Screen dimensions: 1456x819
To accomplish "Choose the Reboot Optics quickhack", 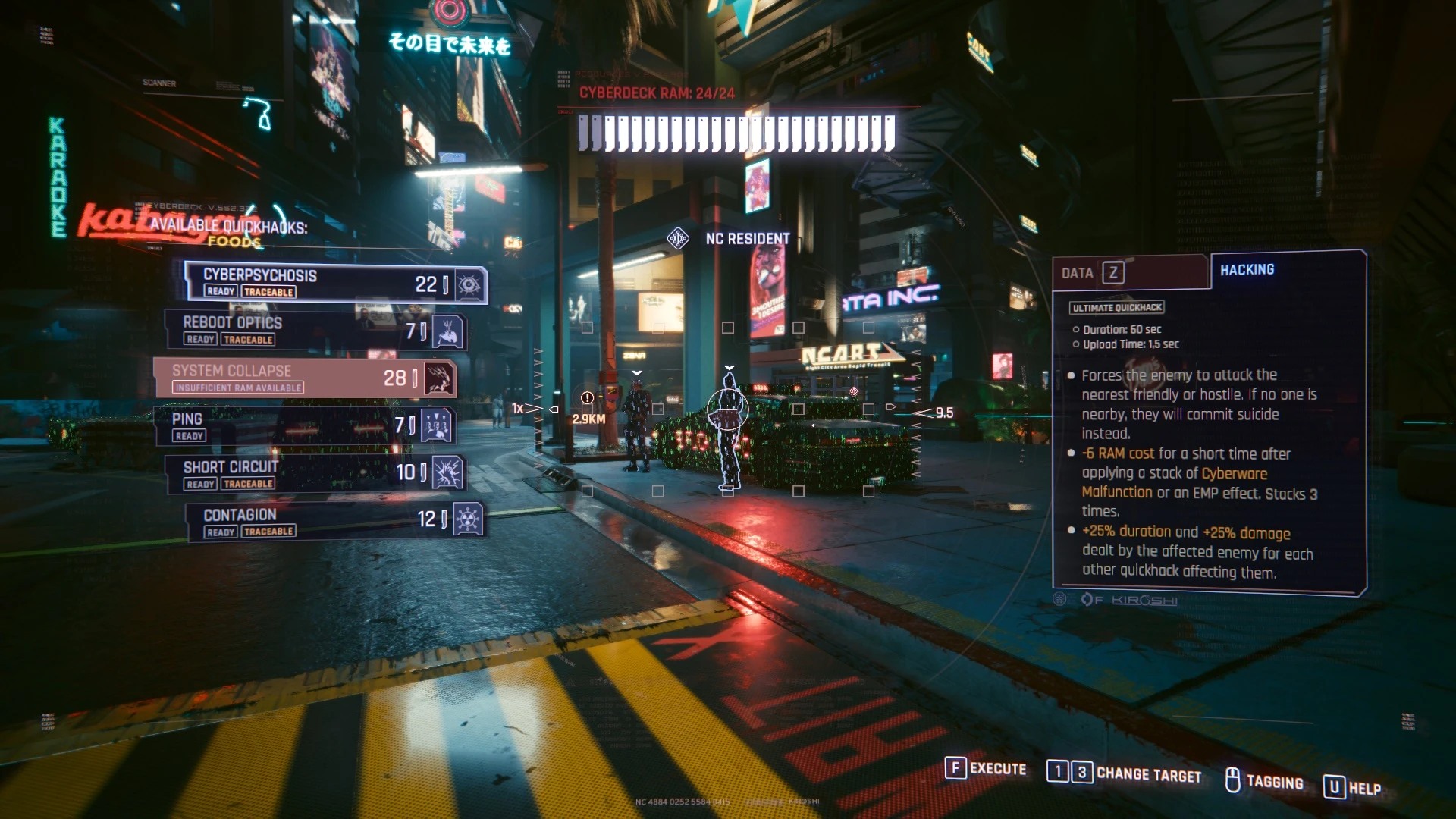I will click(315, 331).
